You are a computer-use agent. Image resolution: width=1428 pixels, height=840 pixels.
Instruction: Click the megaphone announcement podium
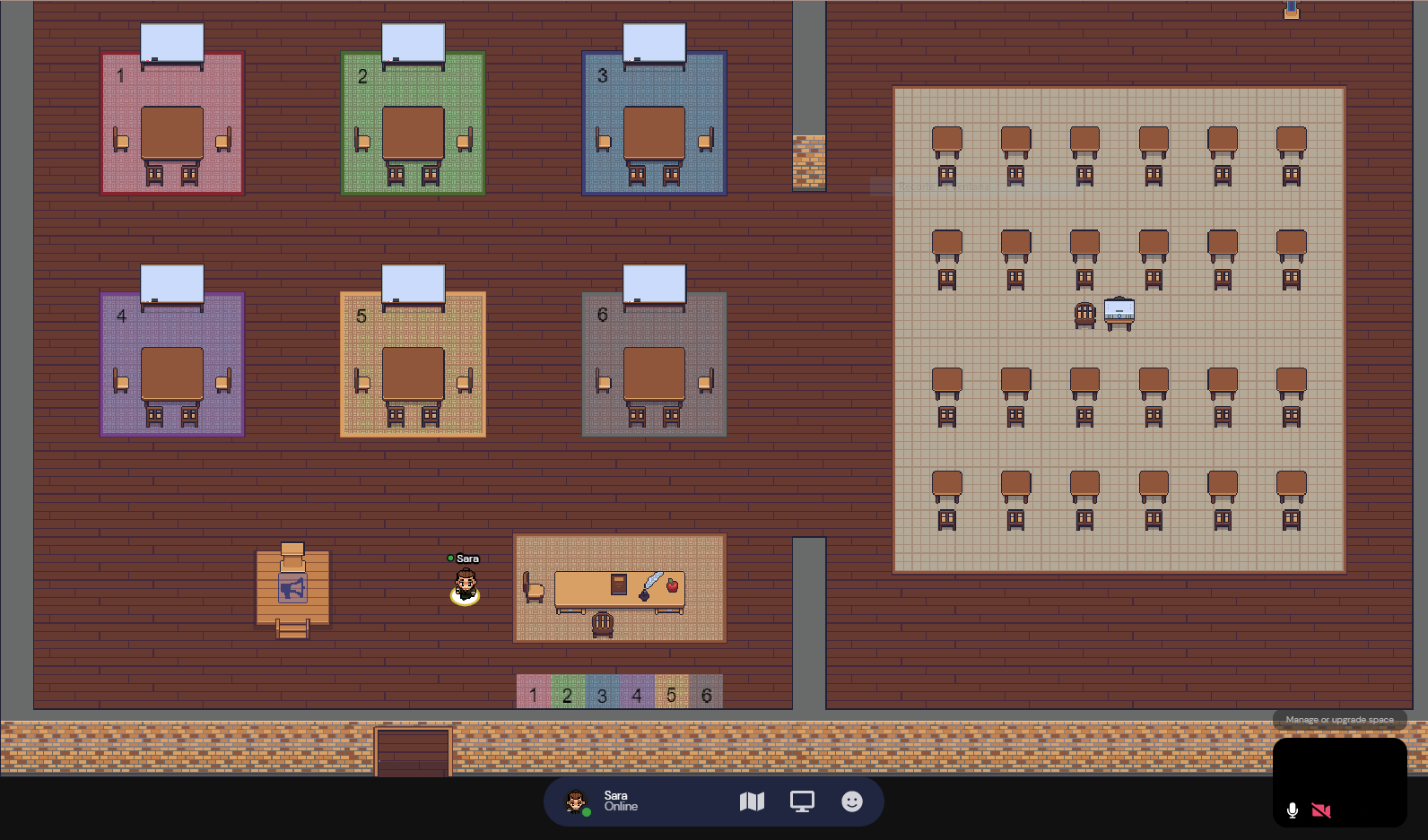(x=292, y=587)
